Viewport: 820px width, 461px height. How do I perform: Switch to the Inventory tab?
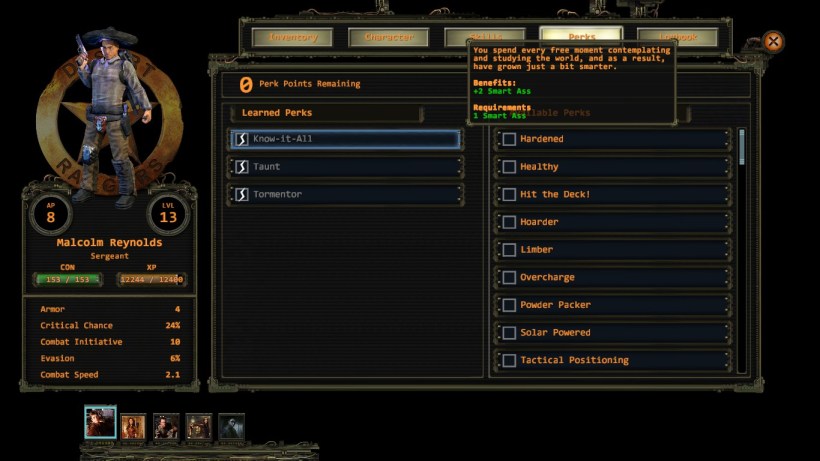point(292,38)
